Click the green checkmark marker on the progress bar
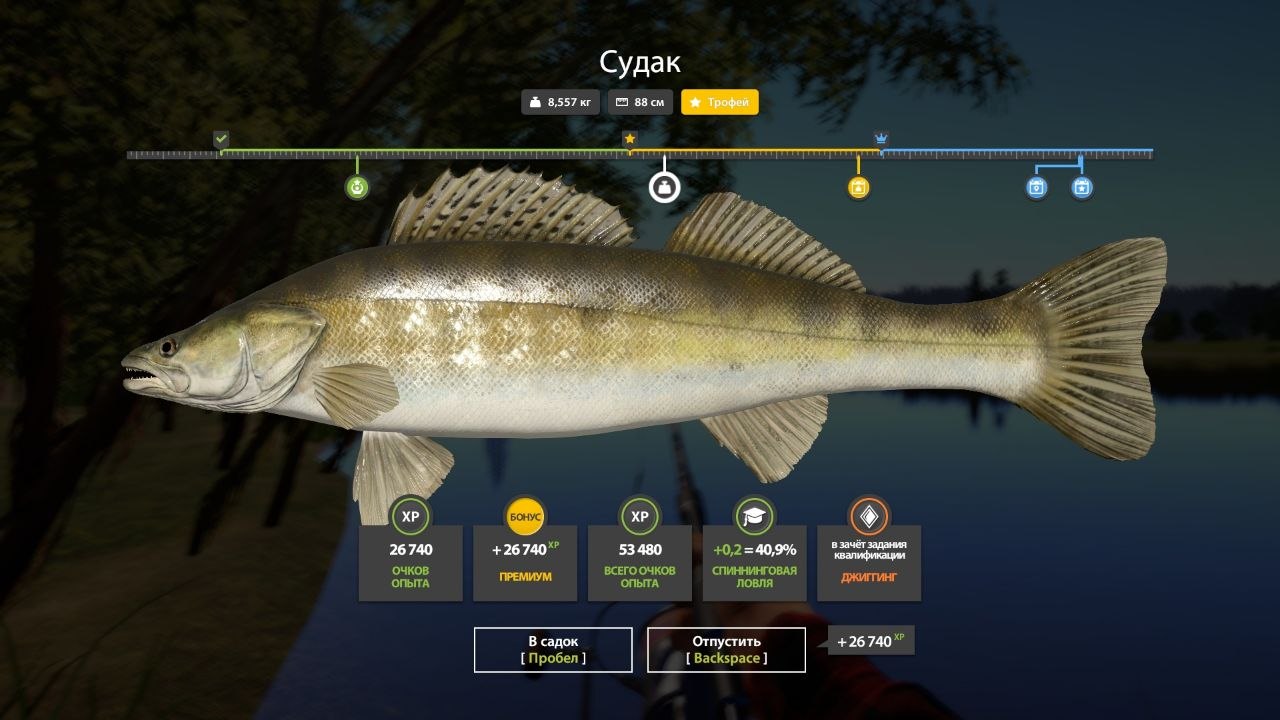 [222, 139]
